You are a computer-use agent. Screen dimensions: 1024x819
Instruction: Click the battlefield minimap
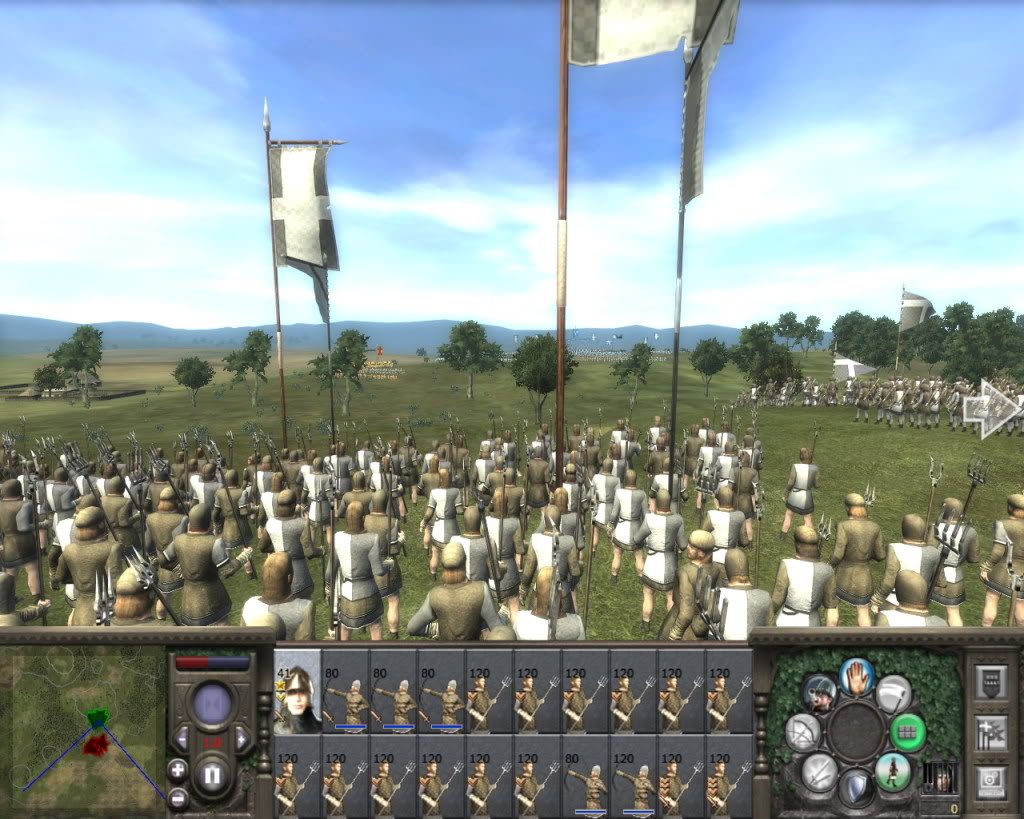coord(83,727)
